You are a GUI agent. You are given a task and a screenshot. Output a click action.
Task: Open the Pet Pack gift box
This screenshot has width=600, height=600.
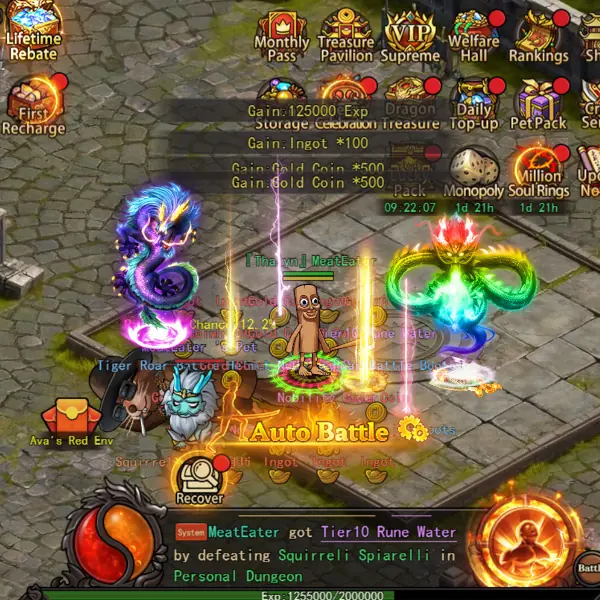pos(538,103)
